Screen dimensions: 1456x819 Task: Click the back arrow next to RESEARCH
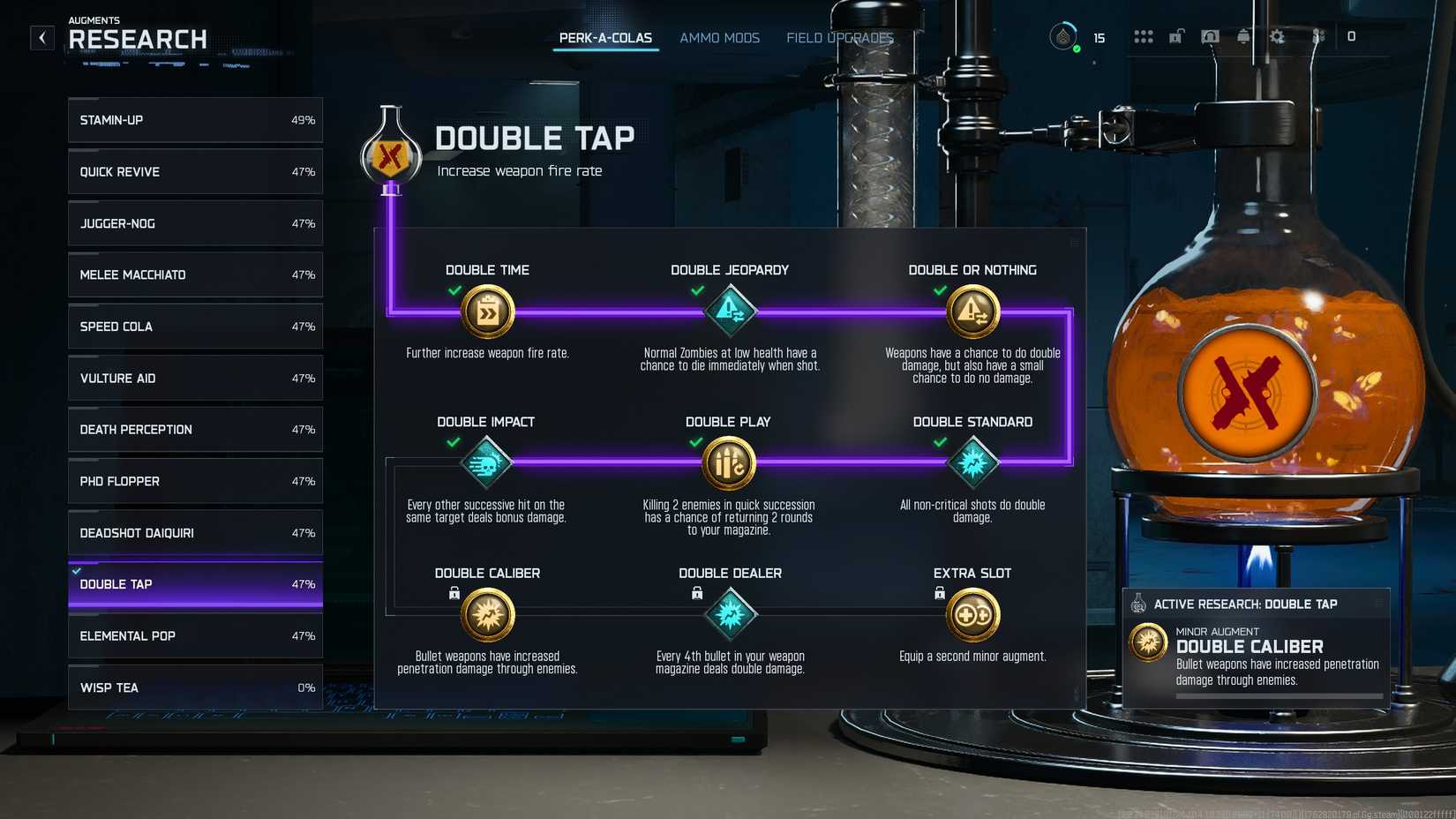[x=41, y=37]
